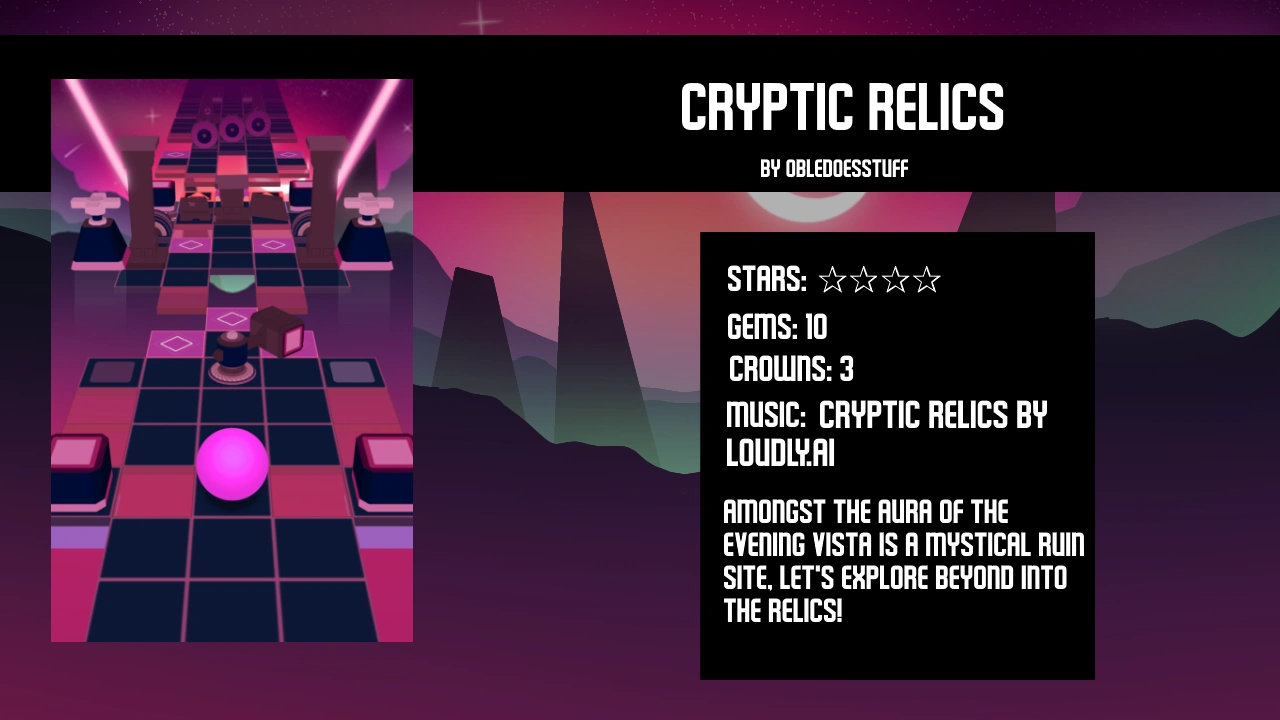Expand the GEMS: 10 entry
This screenshot has width=1280, height=720.
pyautogui.click(x=777, y=328)
